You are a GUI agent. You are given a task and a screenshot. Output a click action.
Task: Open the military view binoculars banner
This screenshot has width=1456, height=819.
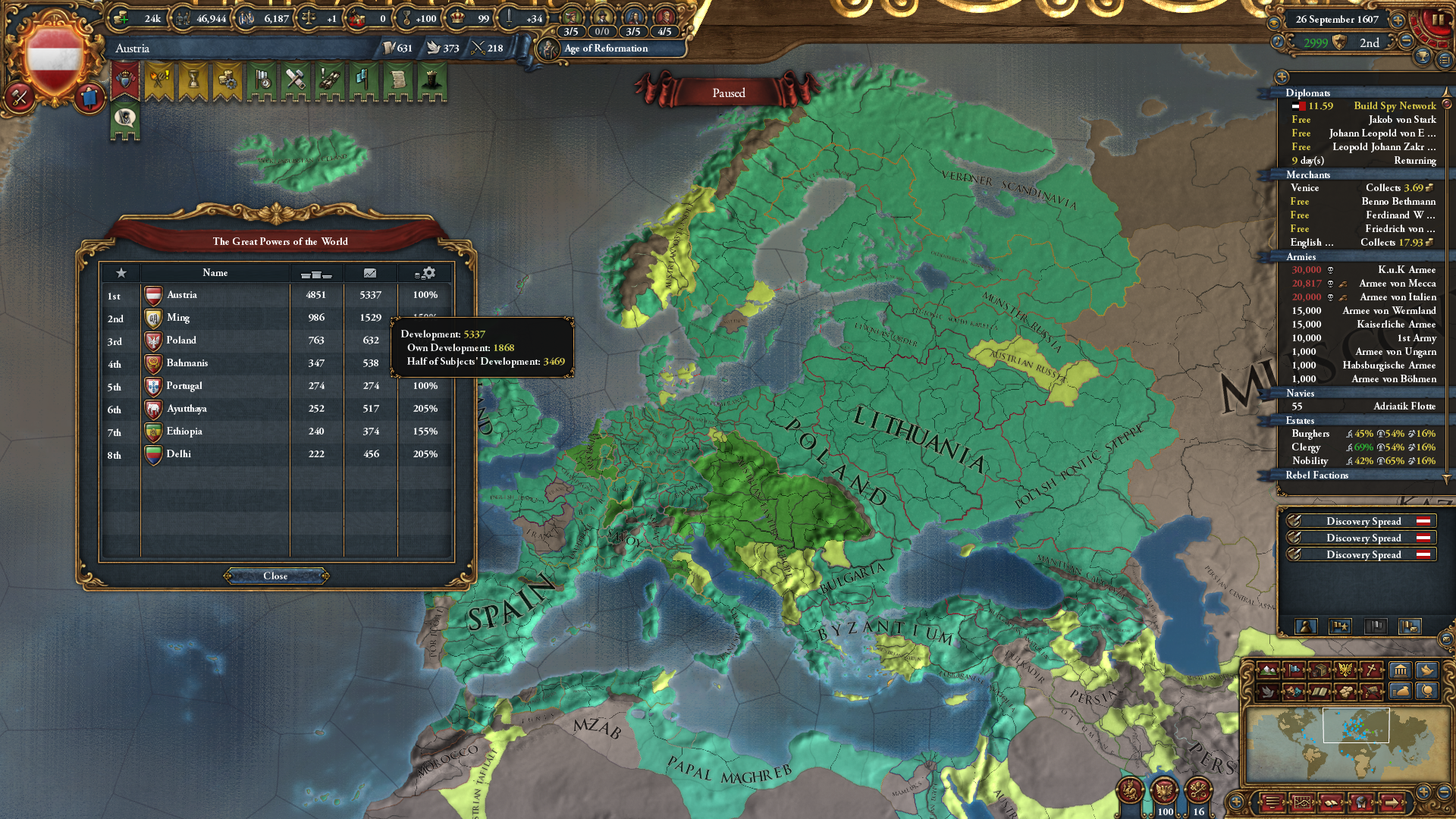point(328,82)
